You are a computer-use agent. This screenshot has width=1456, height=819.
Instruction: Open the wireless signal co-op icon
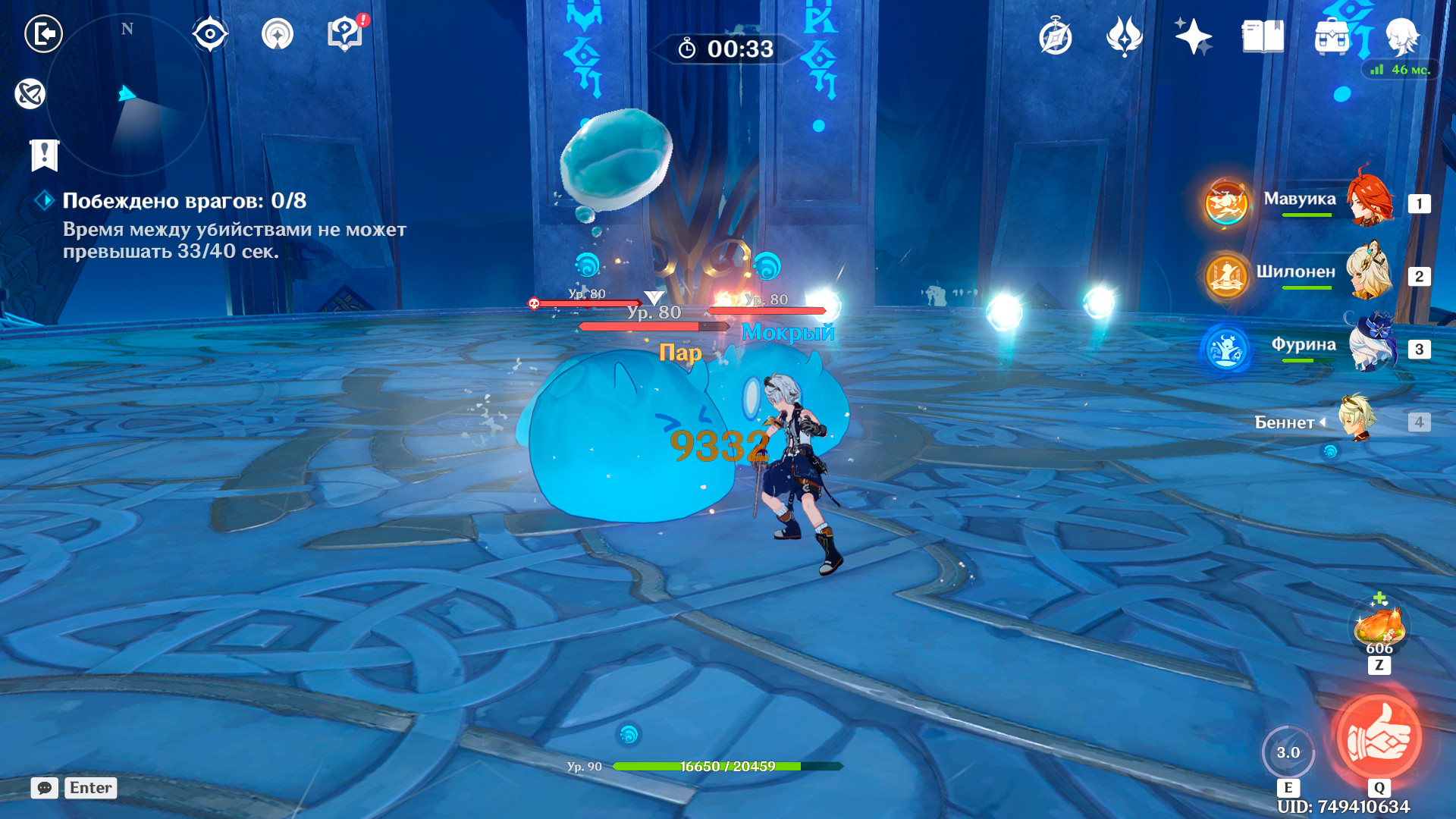click(278, 34)
